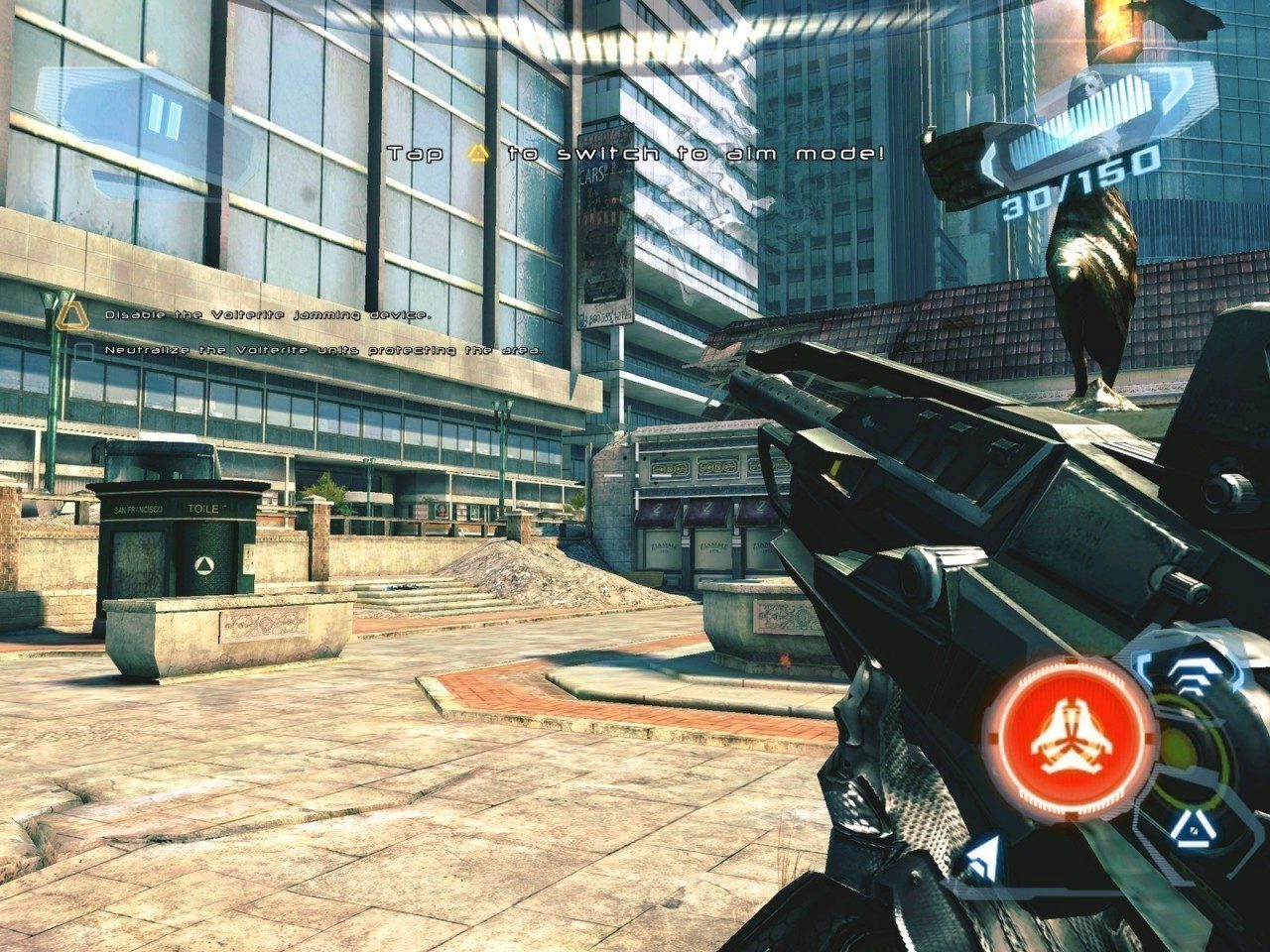1270x952 pixels.
Task: Open the Neutralize Volterite units objective
Action: (323, 350)
